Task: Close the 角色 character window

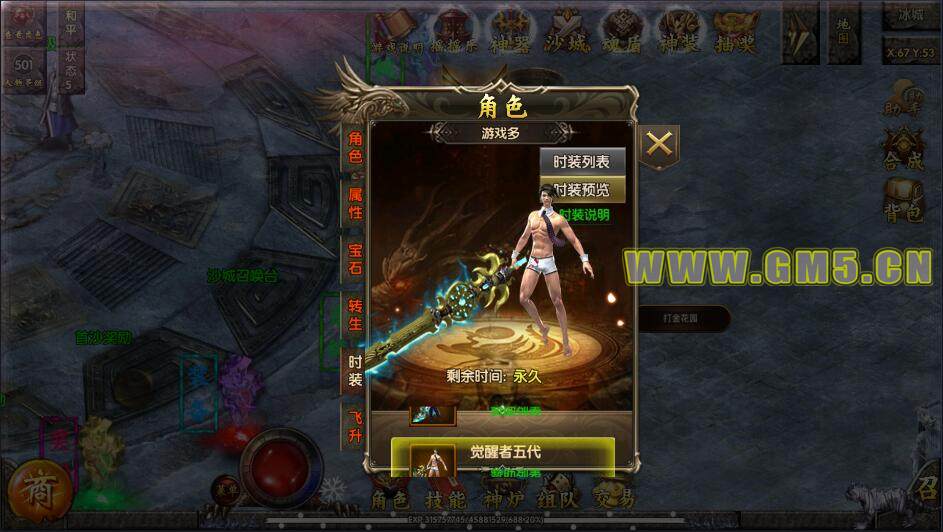Action: point(659,145)
